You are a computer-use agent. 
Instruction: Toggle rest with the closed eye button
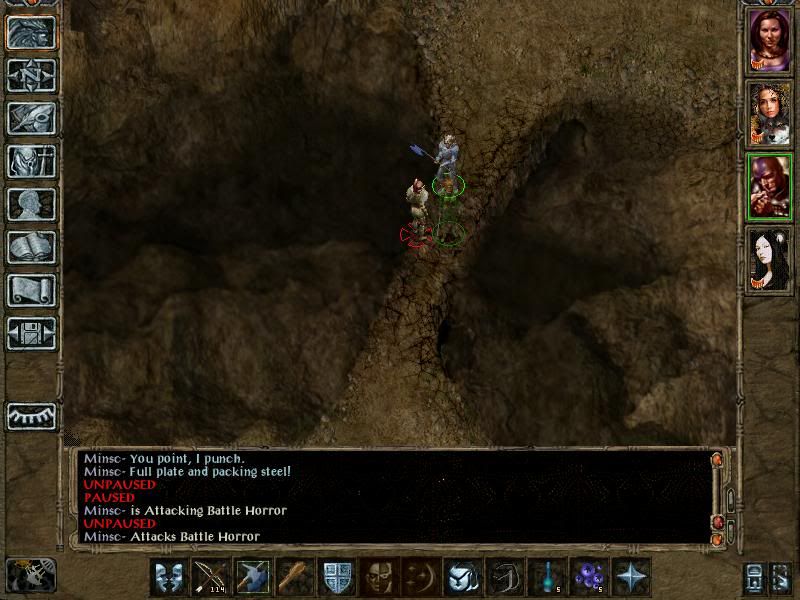[x=32, y=416]
